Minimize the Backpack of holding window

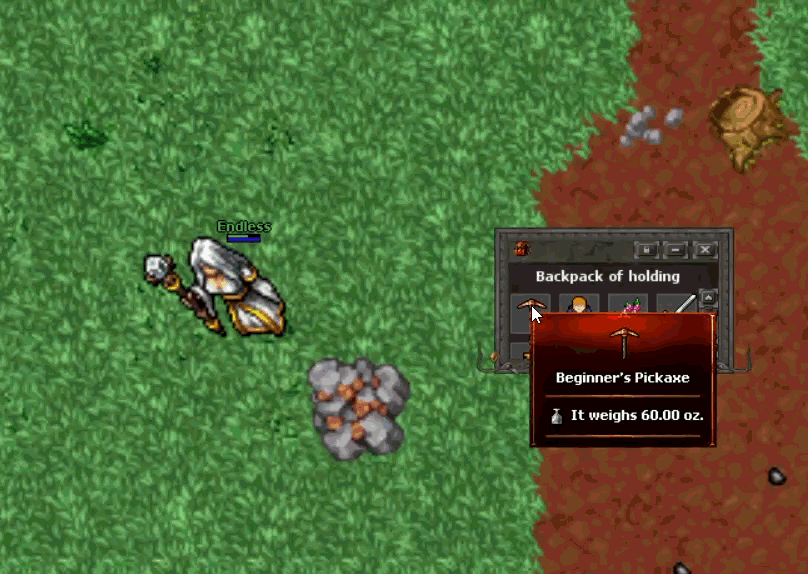[676, 249]
